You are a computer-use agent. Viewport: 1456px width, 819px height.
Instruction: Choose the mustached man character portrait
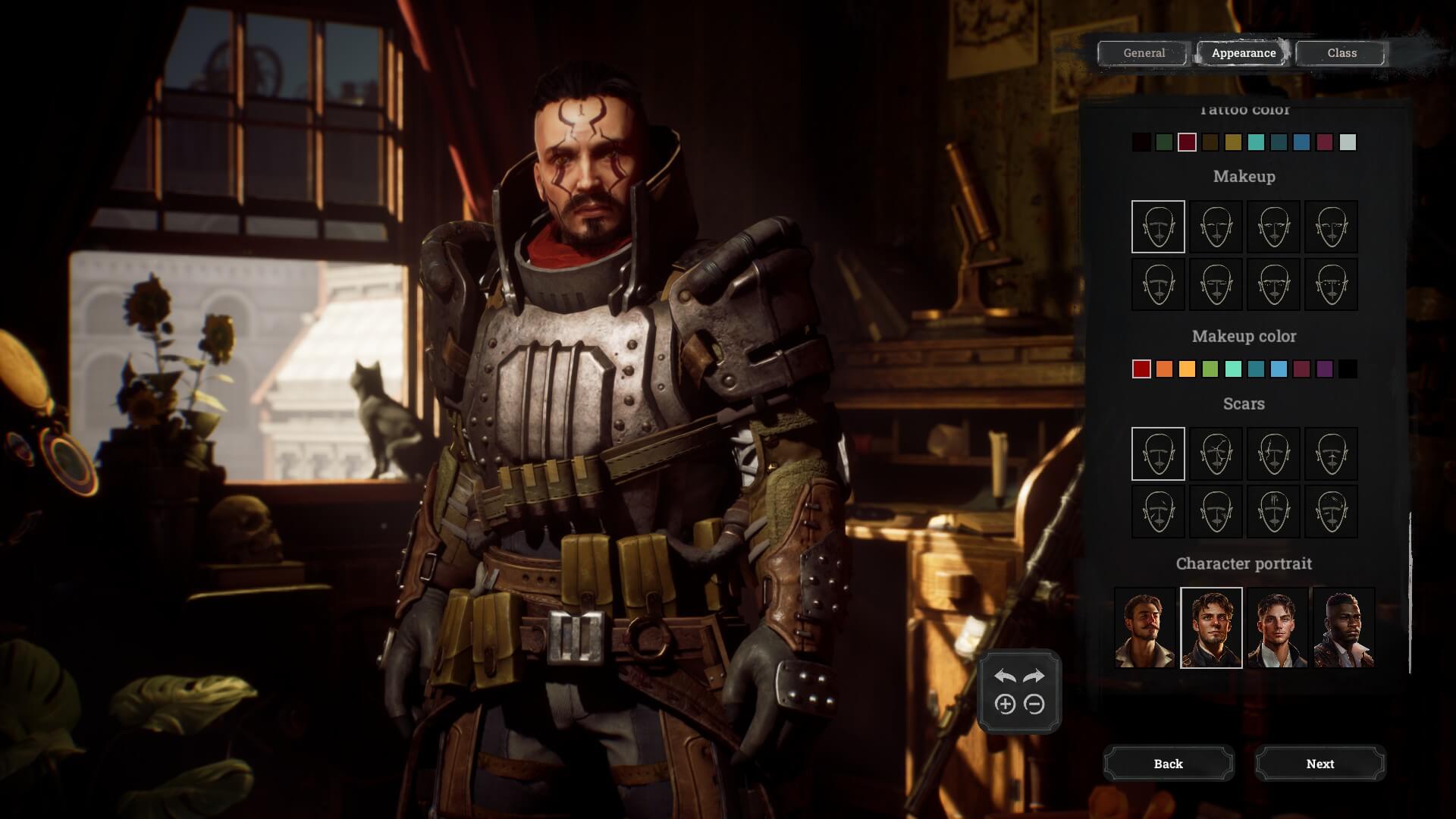1144,628
